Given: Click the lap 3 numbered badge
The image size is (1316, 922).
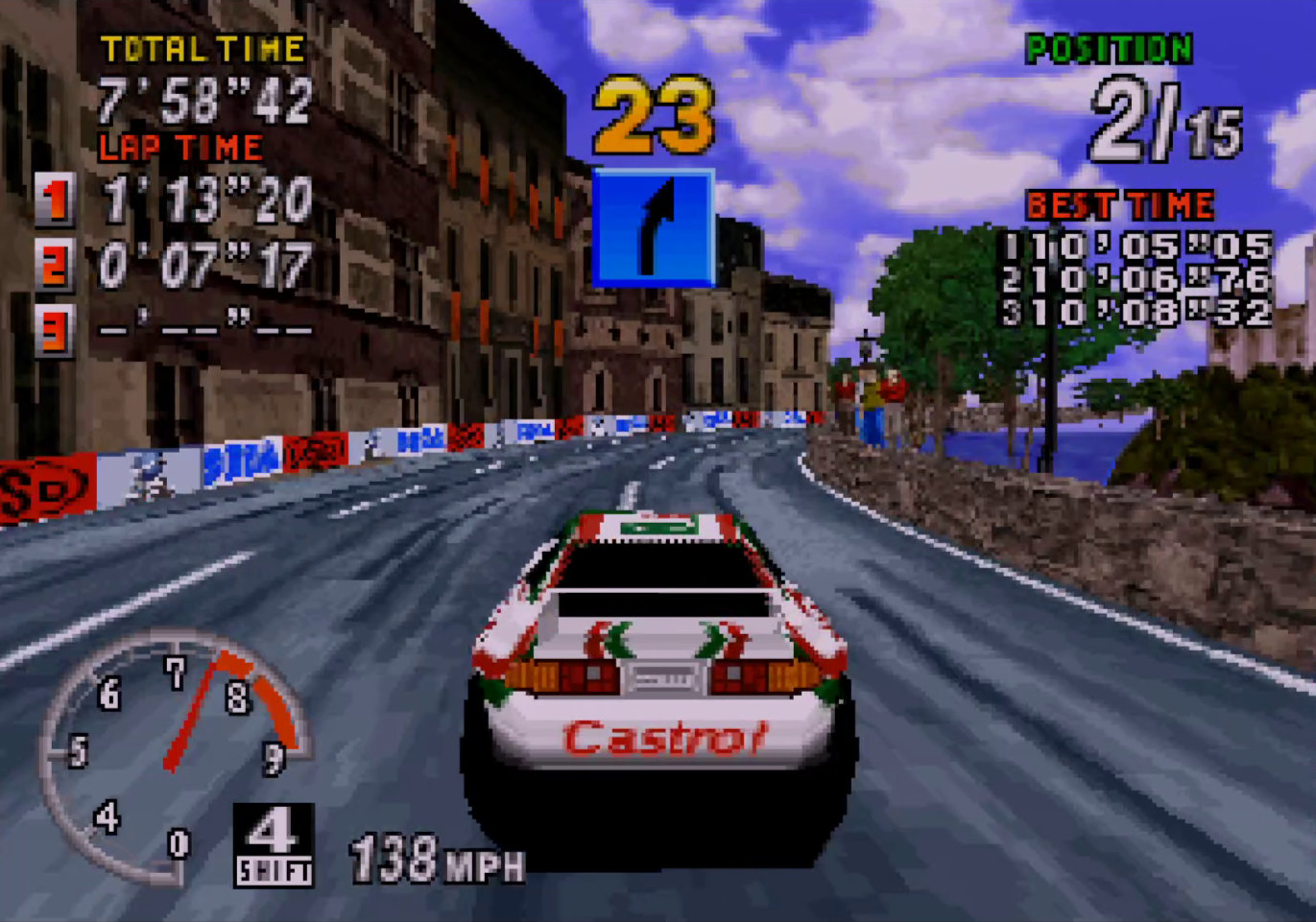Looking at the screenshot, I should coord(55,331).
